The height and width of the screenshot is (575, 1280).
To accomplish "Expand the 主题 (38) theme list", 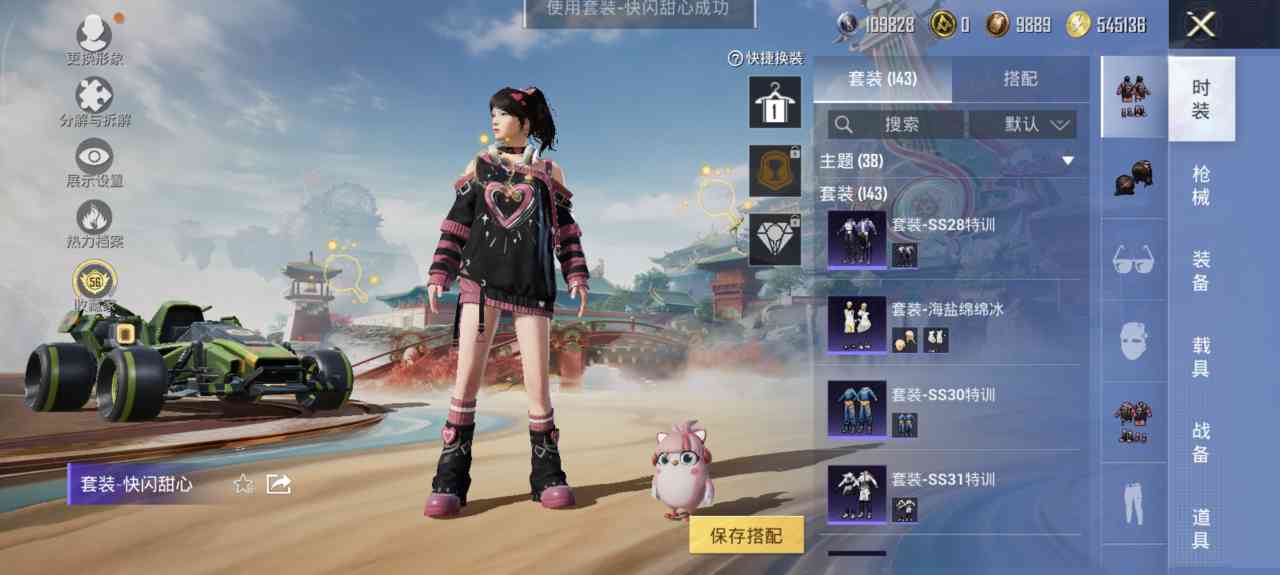I will [1067, 161].
